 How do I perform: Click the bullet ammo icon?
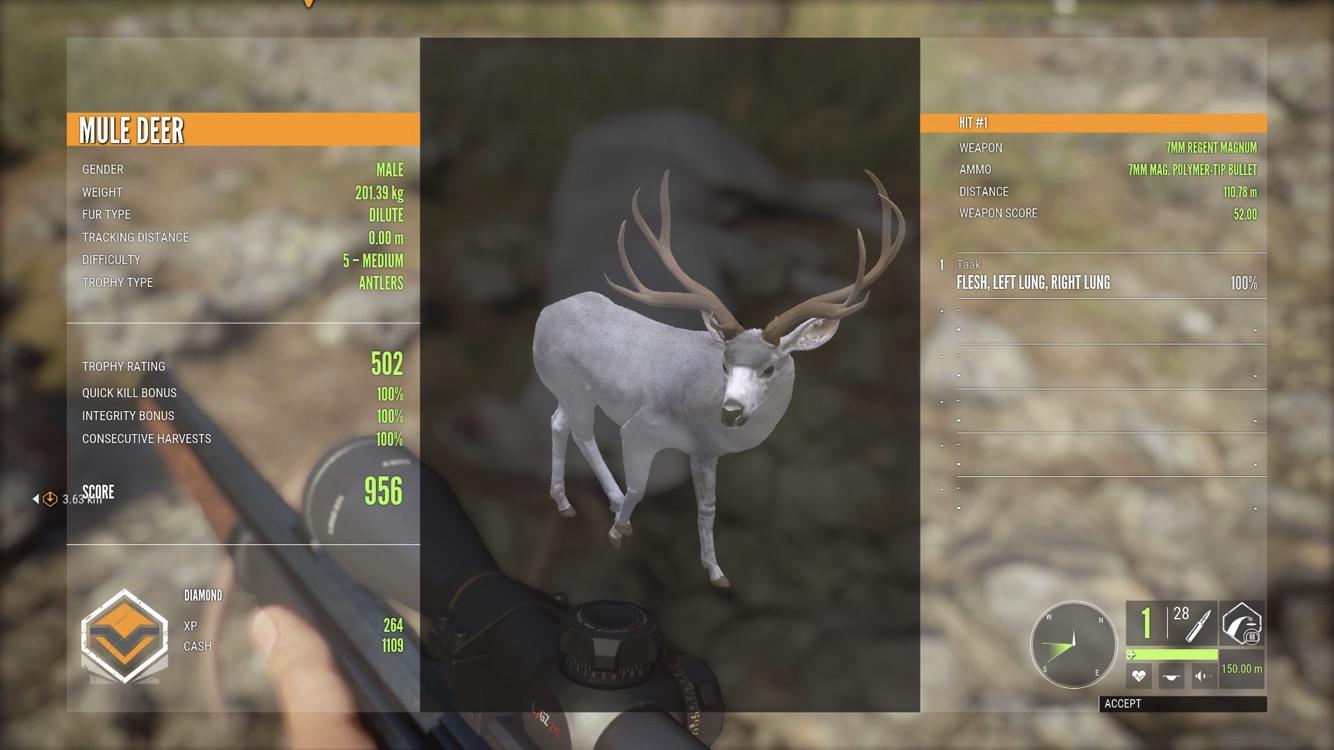click(x=1197, y=624)
